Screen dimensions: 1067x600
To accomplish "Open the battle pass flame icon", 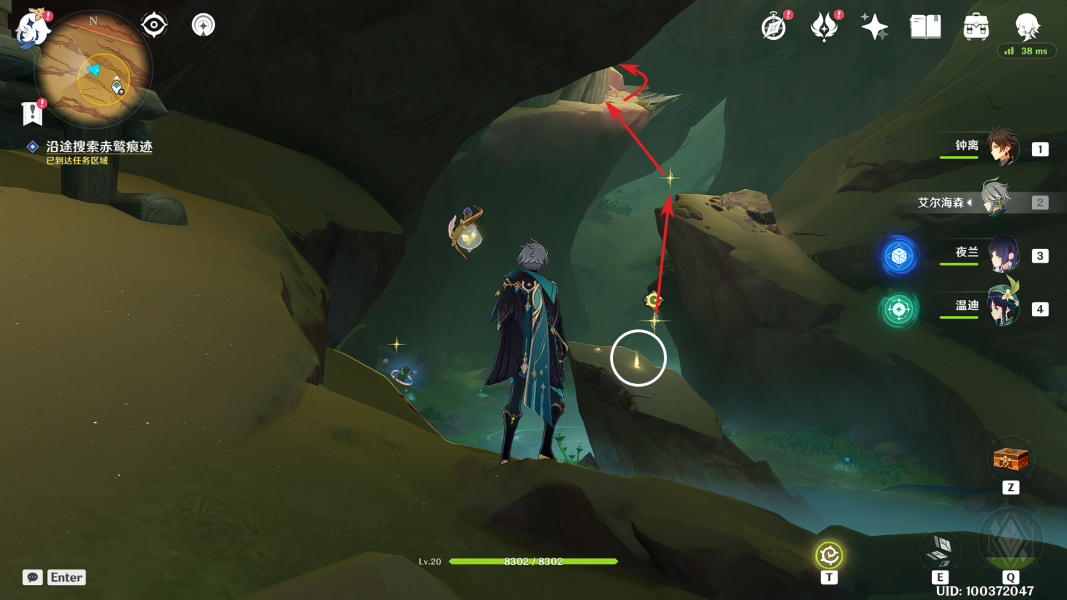I will coord(824,27).
